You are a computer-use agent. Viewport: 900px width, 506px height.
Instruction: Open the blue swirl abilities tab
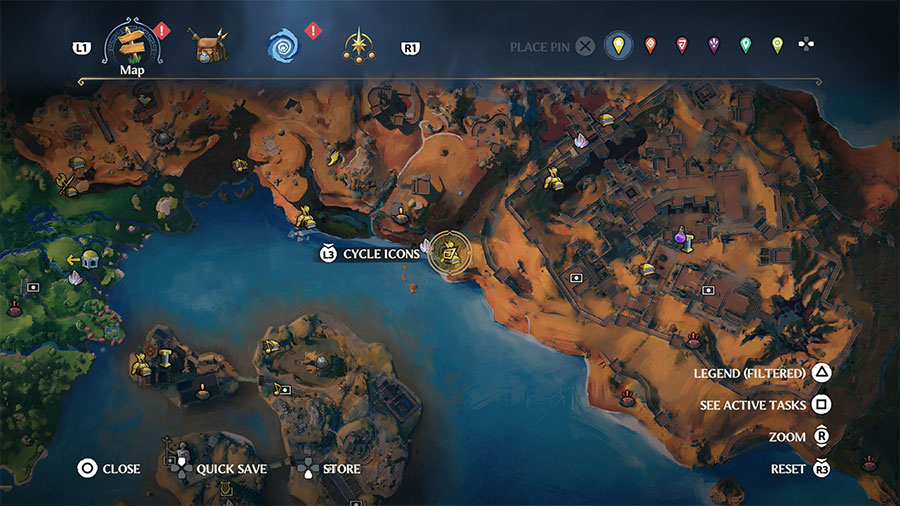[x=285, y=46]
